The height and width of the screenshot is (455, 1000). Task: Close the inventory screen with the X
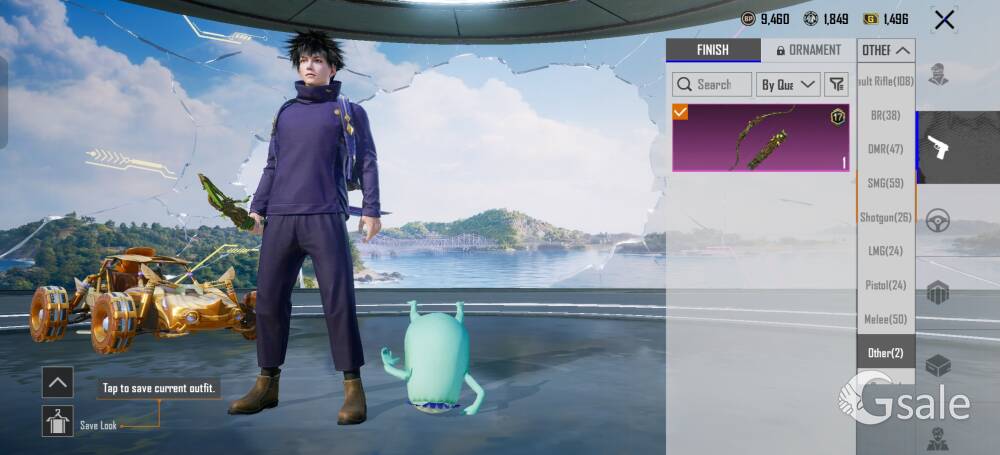coord(944,19)
